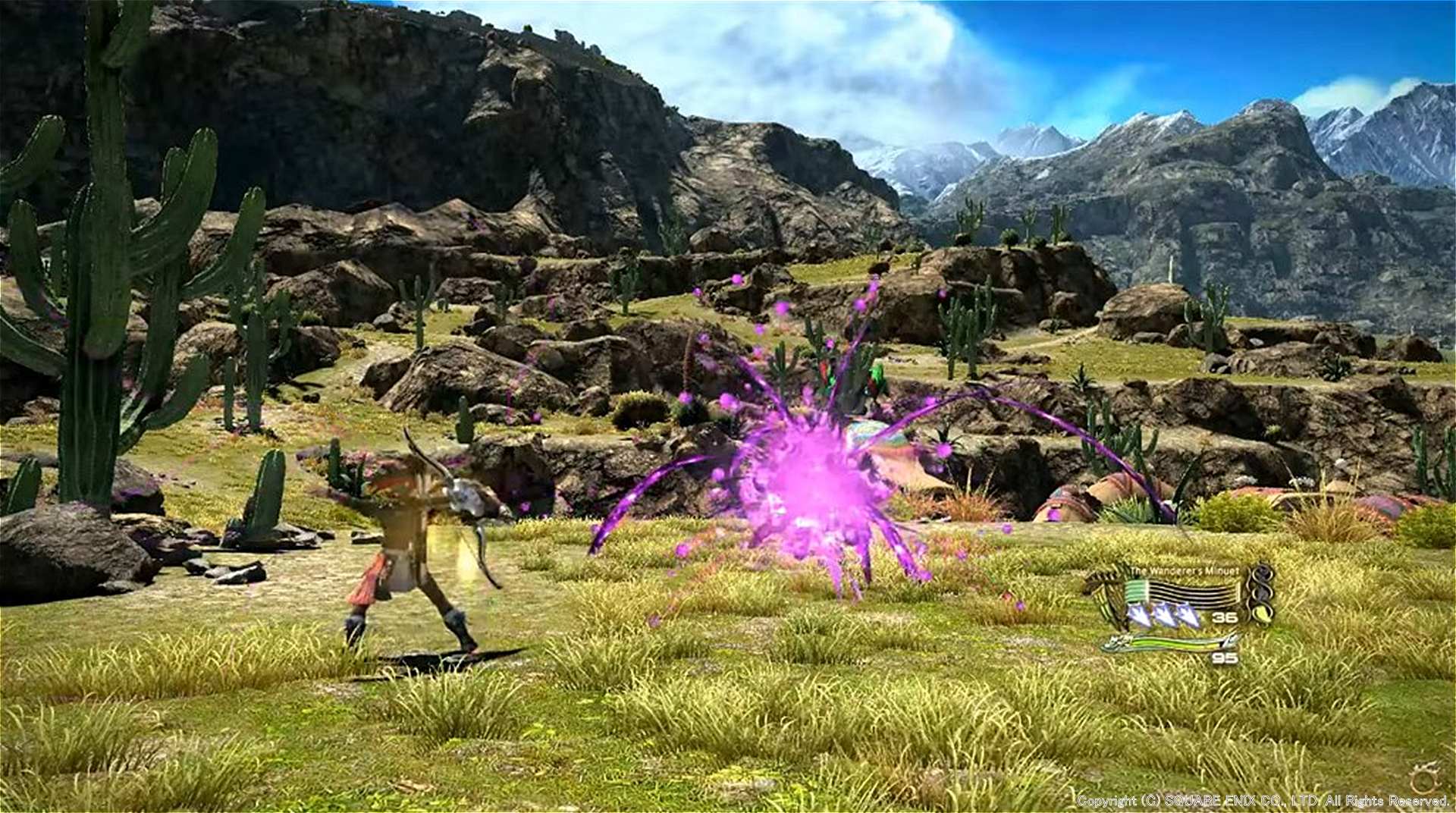The height and width of the screenshot is (813, 1456).
Task: Select the Repertoire arrow stack icons
Action: point(1164,616)
